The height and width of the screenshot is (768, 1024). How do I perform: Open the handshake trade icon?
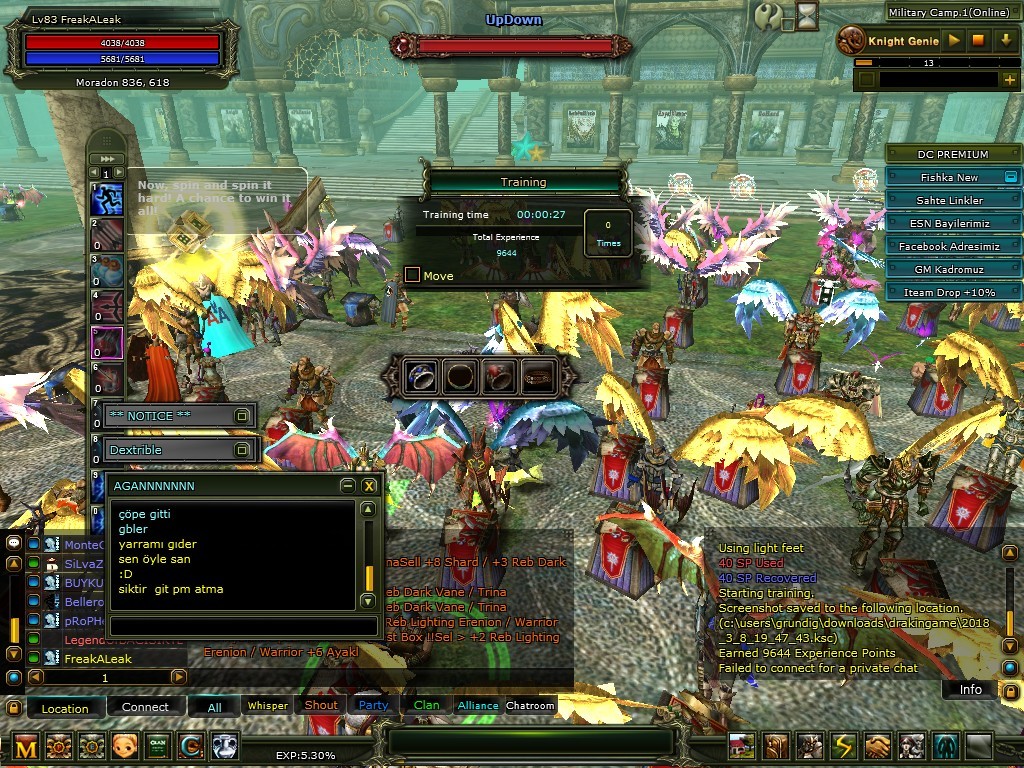(x=878, y=746)
